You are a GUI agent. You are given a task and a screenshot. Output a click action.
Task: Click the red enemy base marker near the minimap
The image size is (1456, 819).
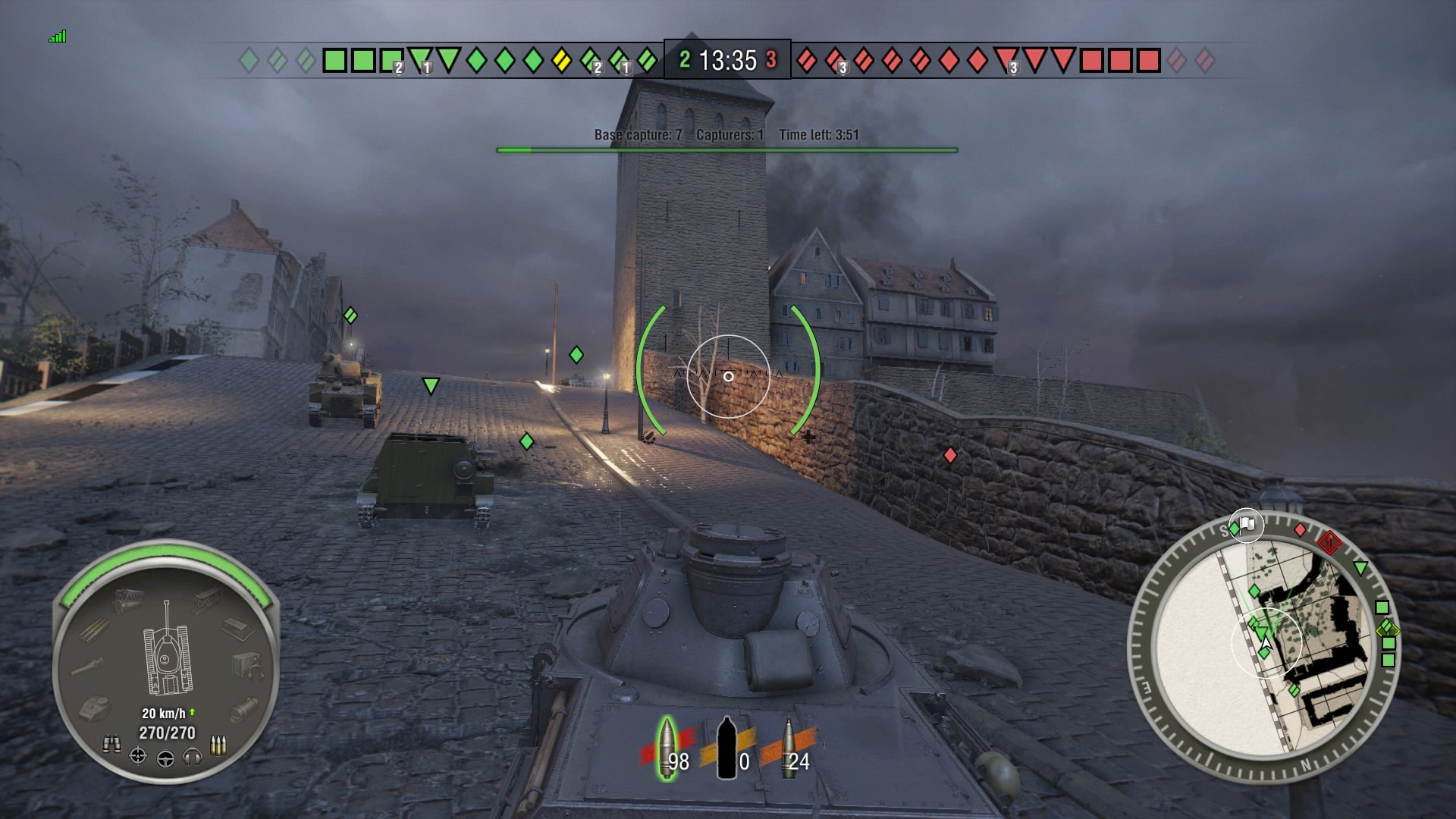[x=1329, y=544]
